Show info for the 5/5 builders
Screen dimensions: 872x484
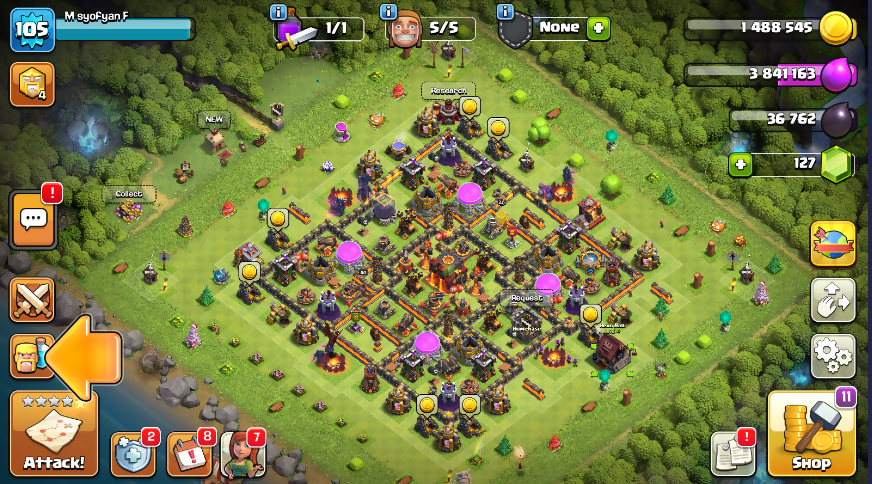point(390,11)
